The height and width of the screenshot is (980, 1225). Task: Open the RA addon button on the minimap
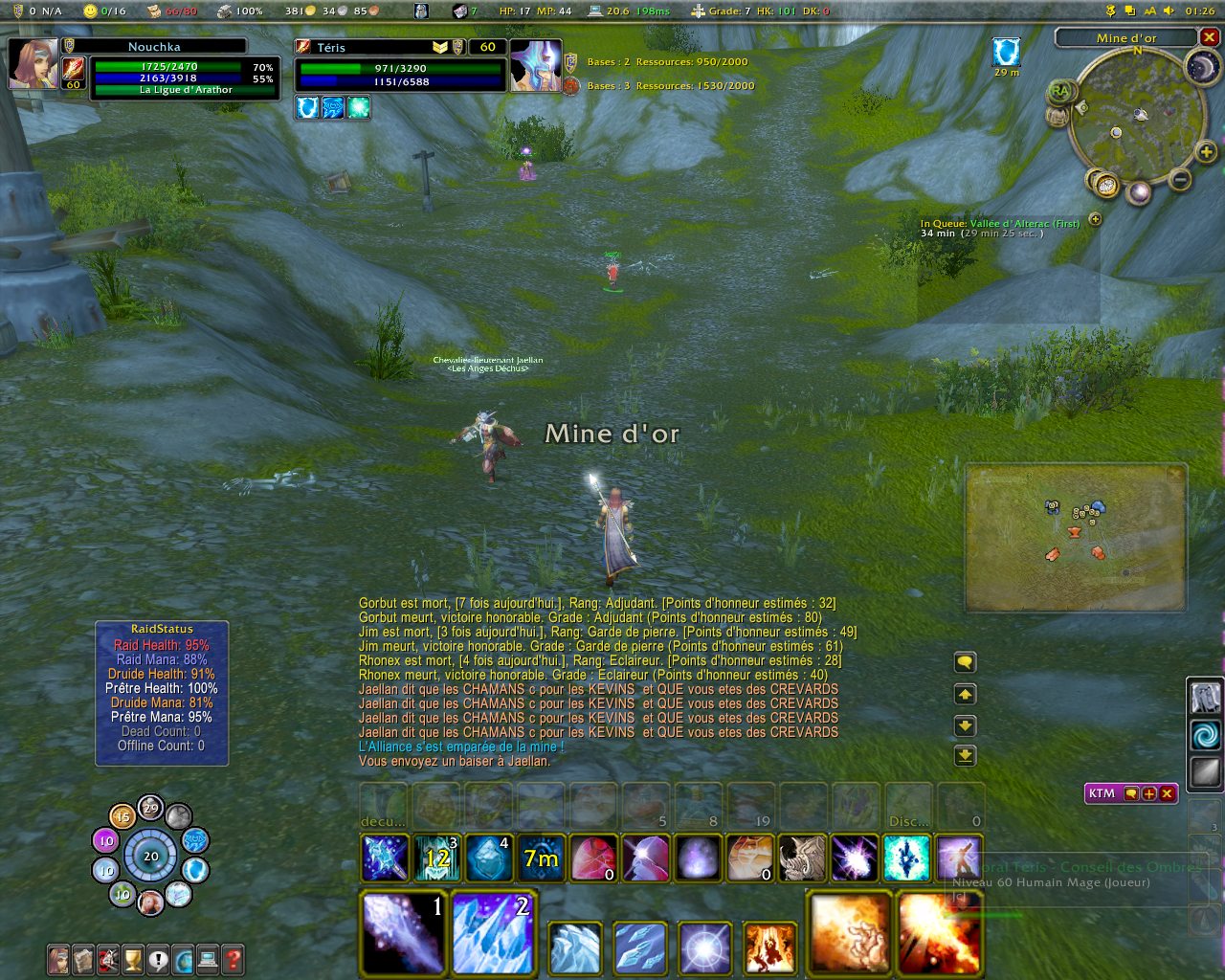1059,92
